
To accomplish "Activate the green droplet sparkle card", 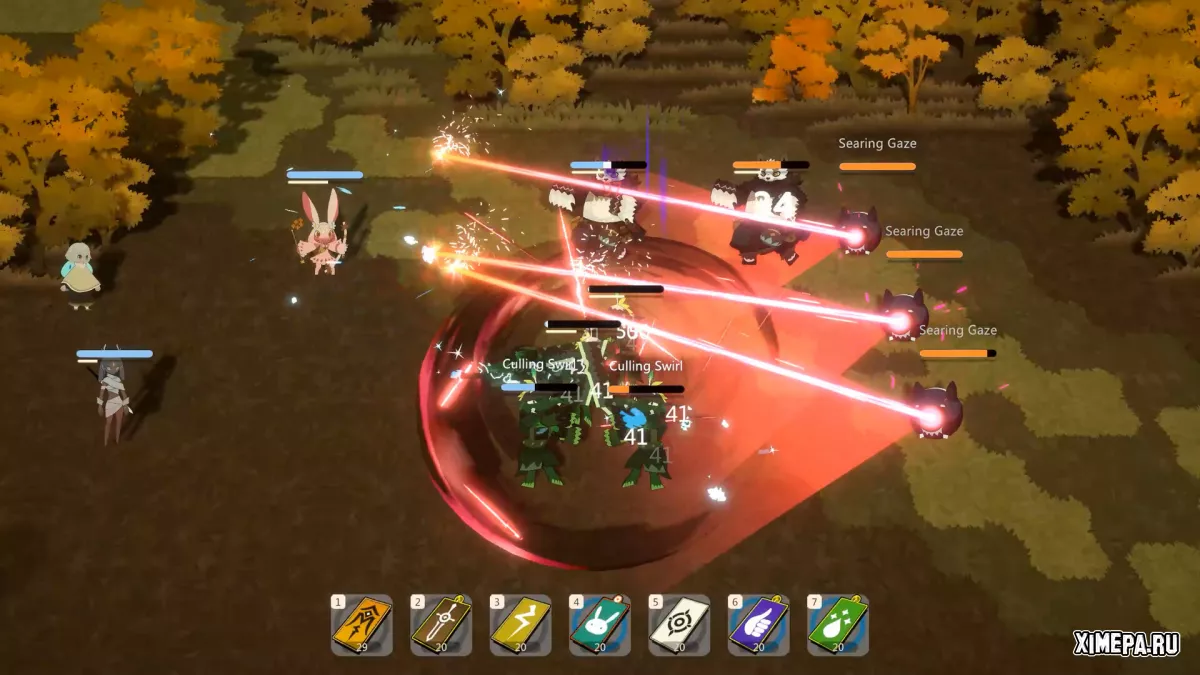I will tap(838, 625).
